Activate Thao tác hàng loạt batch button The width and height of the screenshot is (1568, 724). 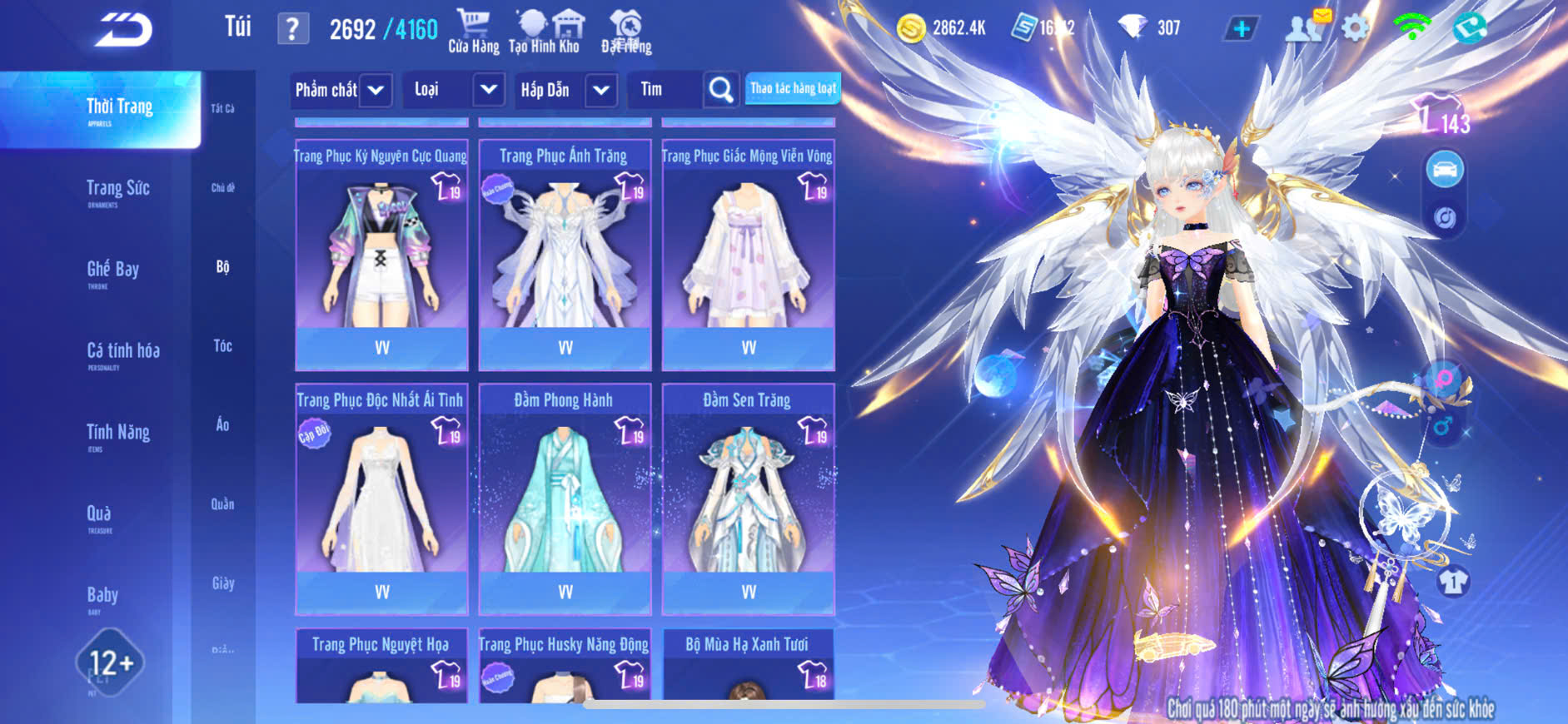[793, 88]
